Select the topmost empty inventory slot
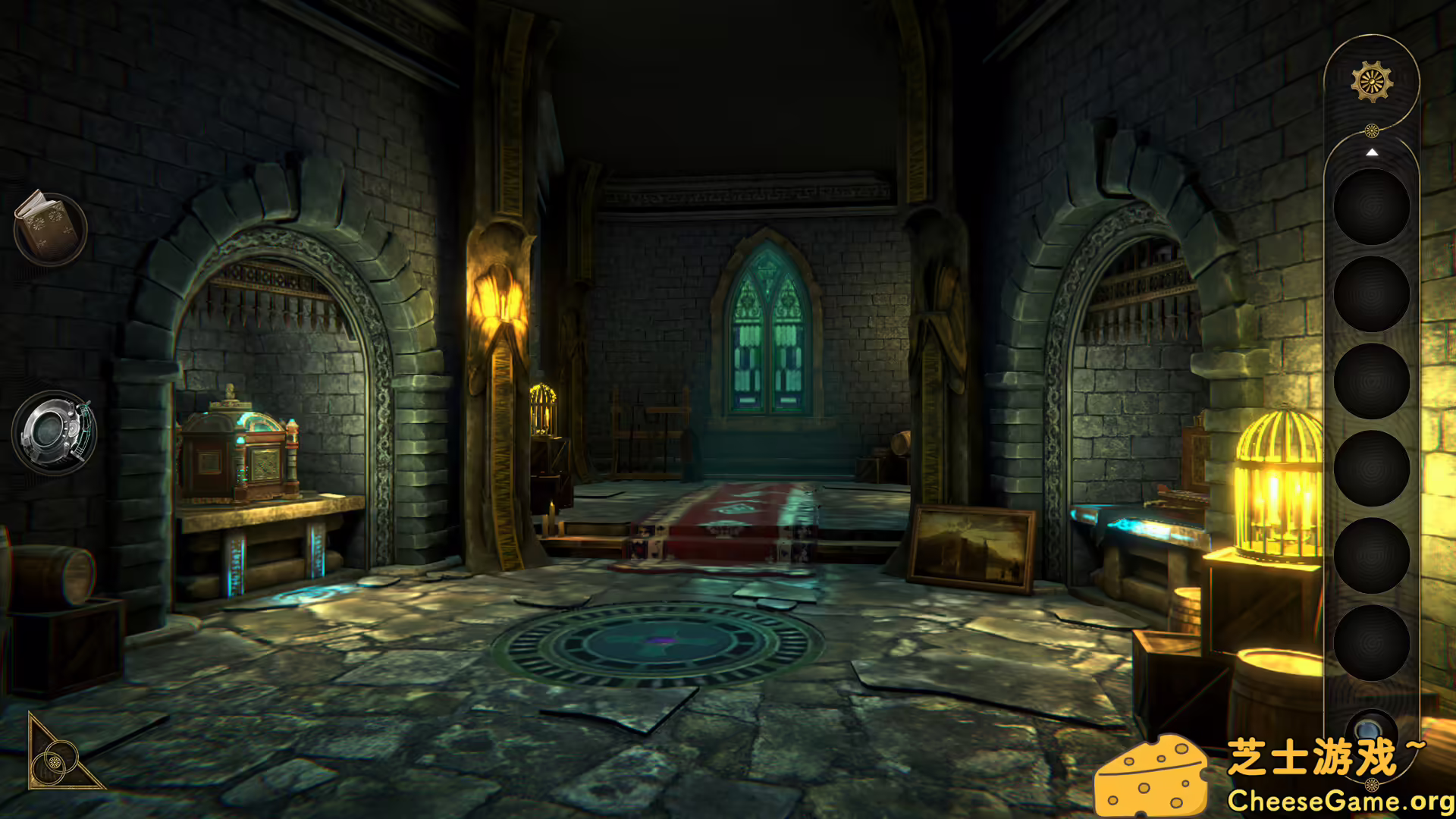Viewport: 1456px width, 819px height. tap(1371, 206)
